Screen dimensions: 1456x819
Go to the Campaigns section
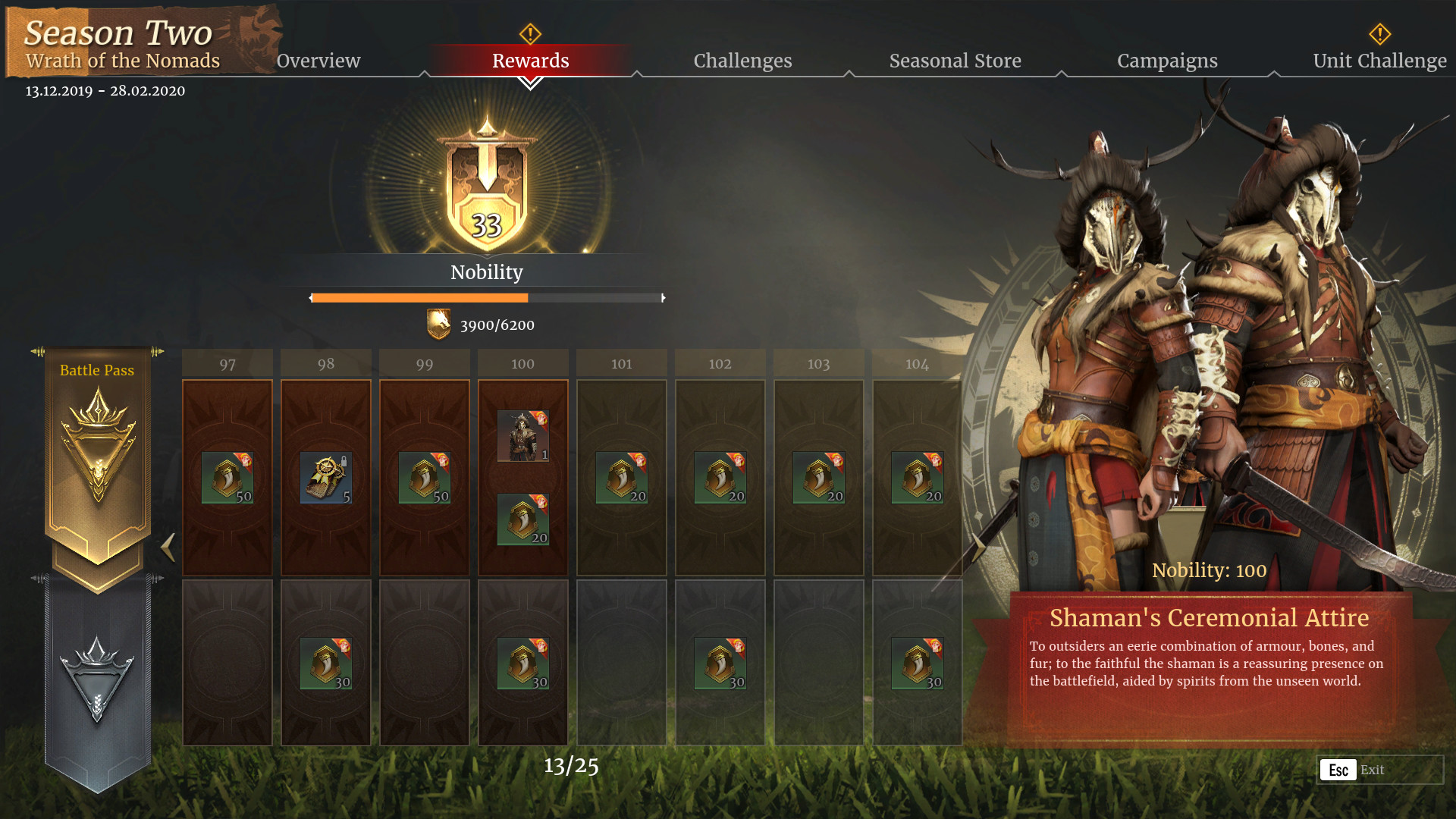click(x=1167, y=61)
